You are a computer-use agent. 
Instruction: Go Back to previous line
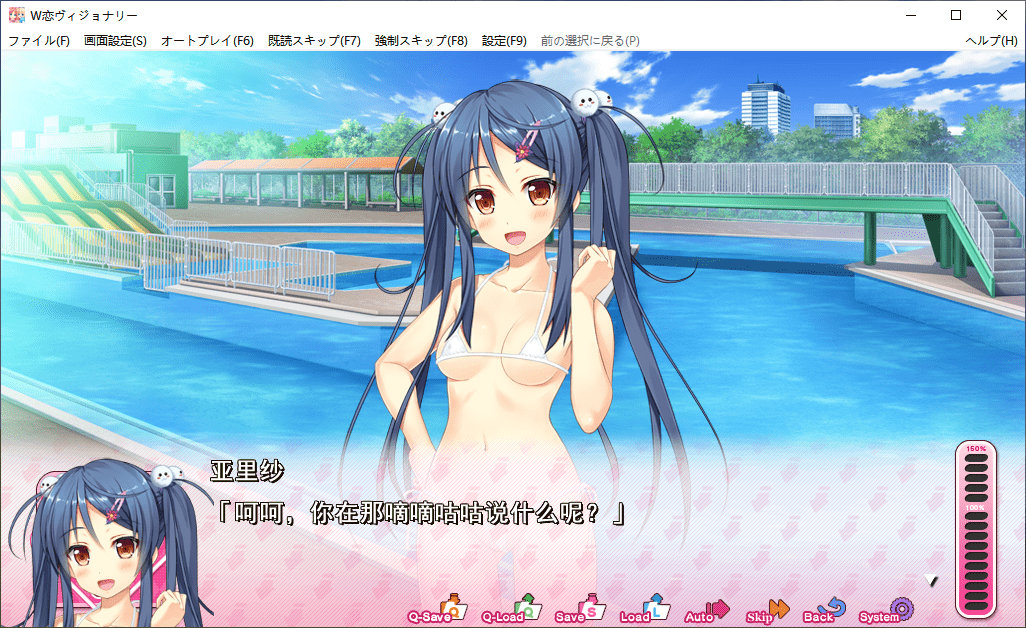pos(826,611)
